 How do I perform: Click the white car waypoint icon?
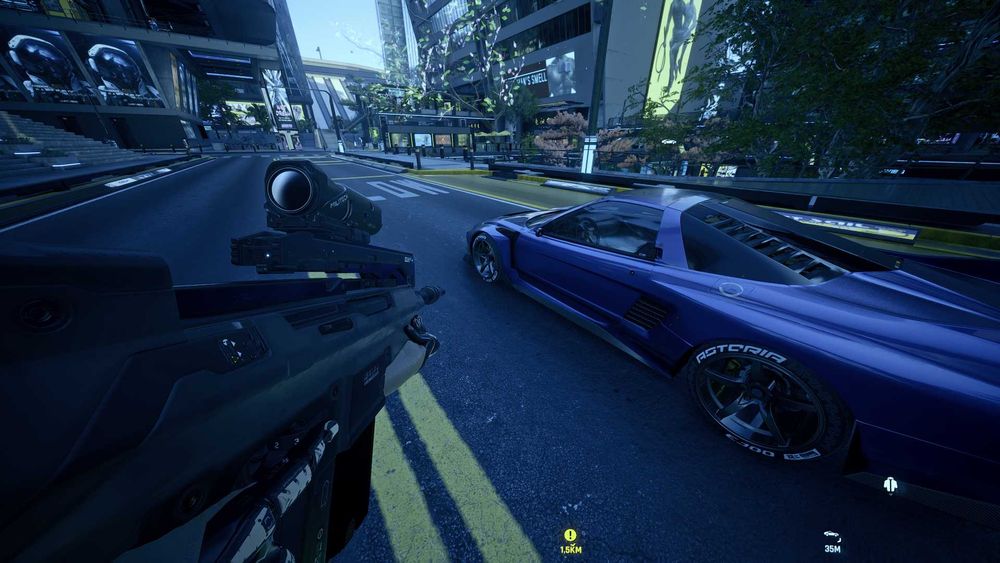[x=832, y=536]
